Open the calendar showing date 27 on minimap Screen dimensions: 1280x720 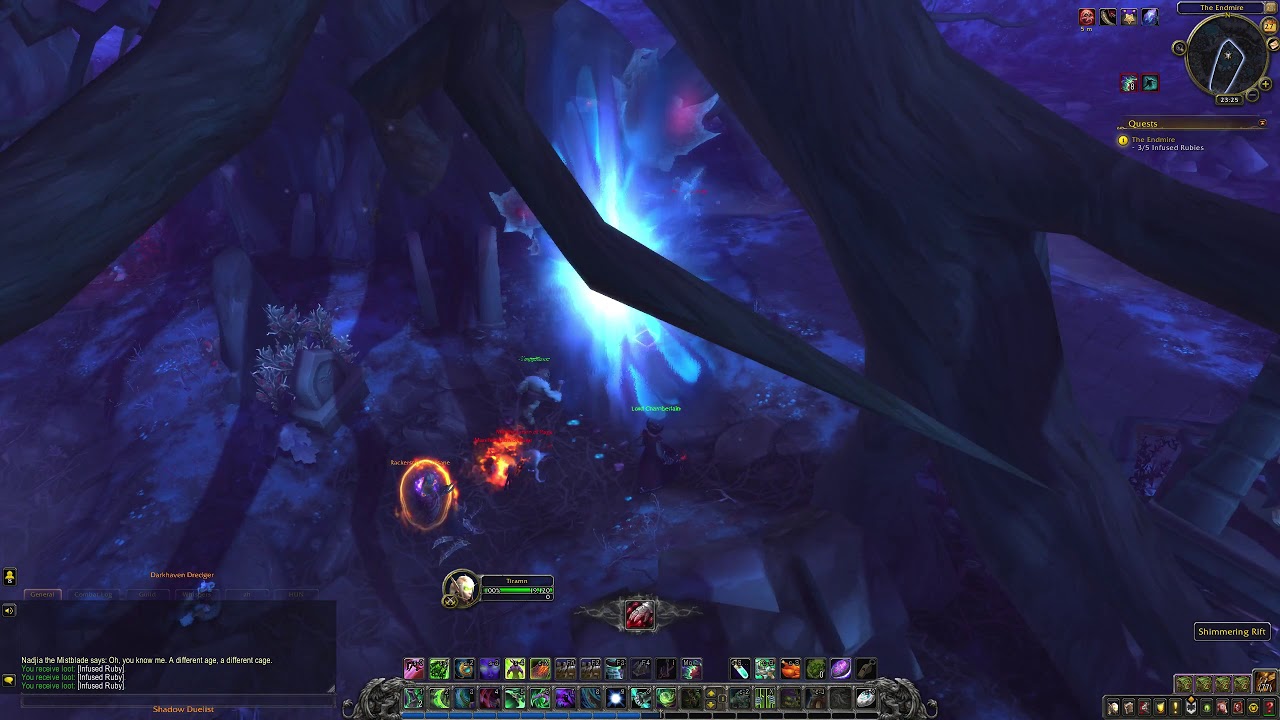pos(1269,27)
